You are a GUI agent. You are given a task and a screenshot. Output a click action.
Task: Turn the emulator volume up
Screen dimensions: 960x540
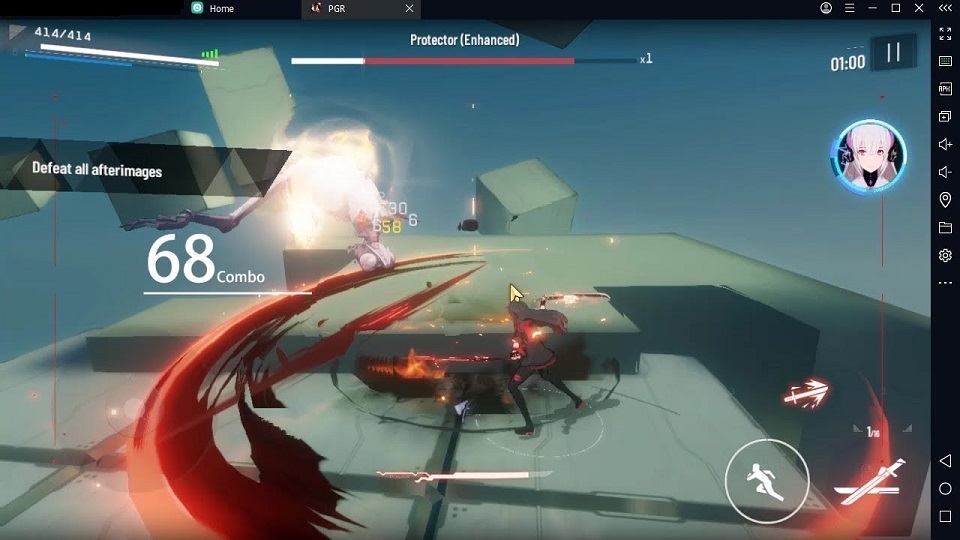pyautogui.click(x=945, y=144)
